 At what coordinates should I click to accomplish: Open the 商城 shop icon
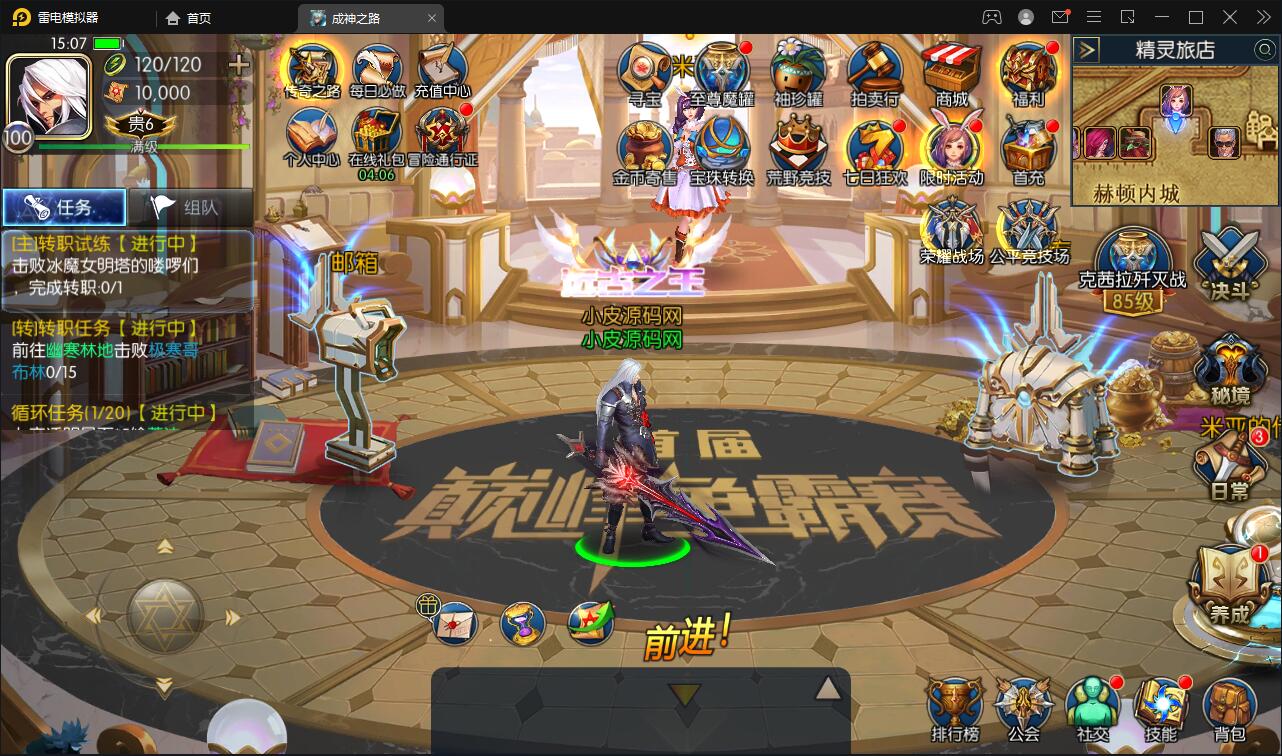tap(951, 72)
